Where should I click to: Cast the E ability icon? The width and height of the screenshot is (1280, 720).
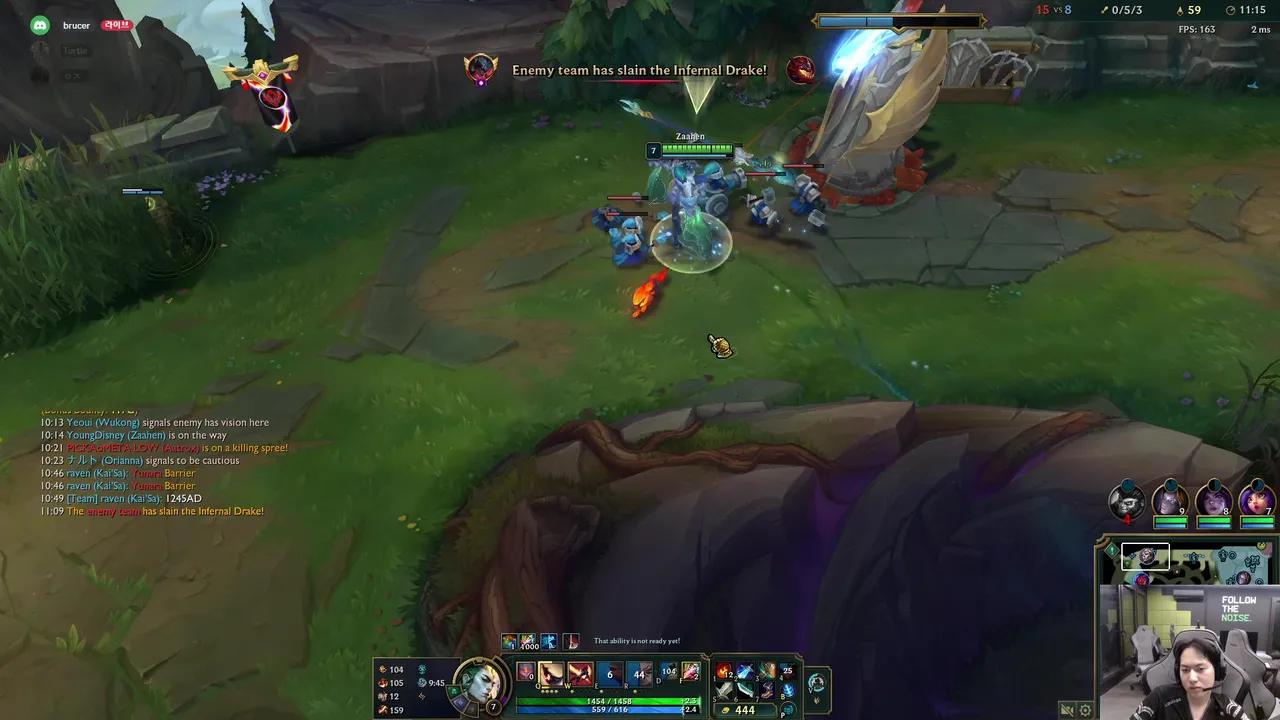point(609,674)
